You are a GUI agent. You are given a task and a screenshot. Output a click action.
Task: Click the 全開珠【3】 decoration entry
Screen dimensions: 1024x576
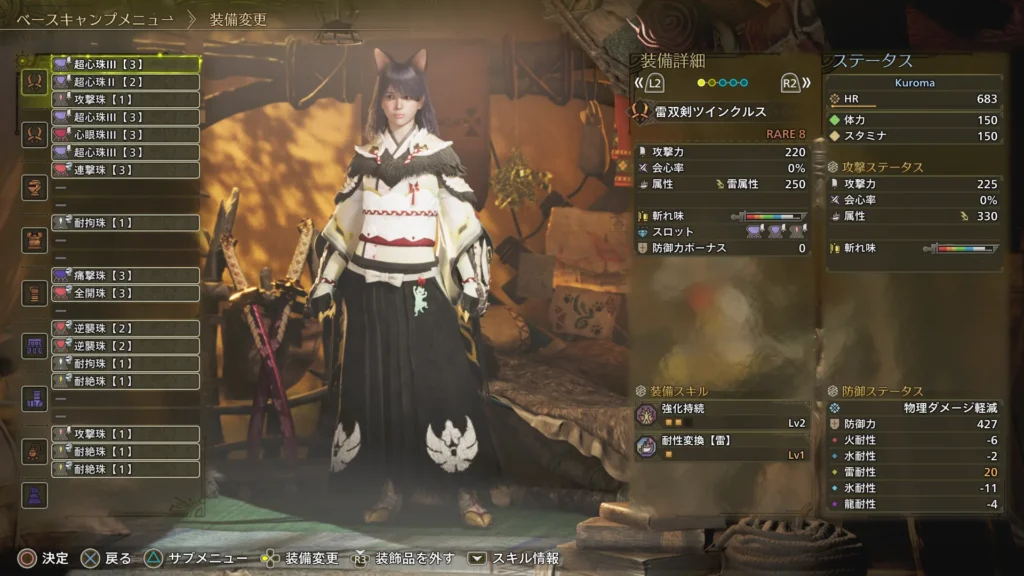(125, 293)
